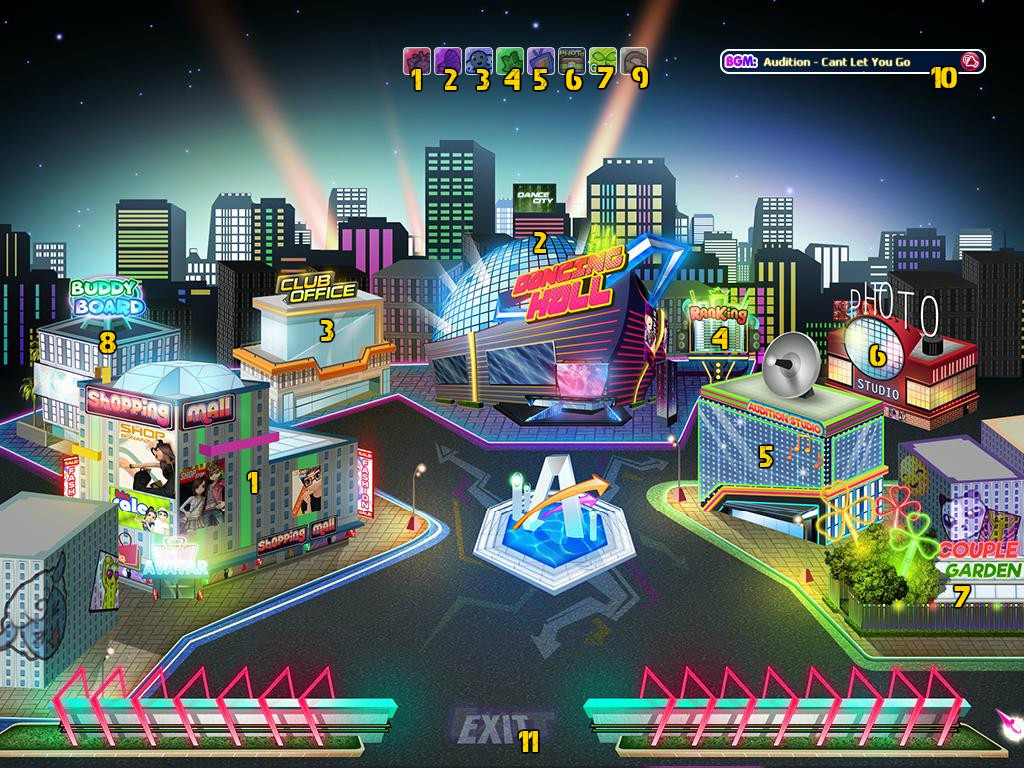Viewport: 1024px width, 768px height.
Task: Choose the green ranking shortcut icon
Action: (x=509, y=61)
